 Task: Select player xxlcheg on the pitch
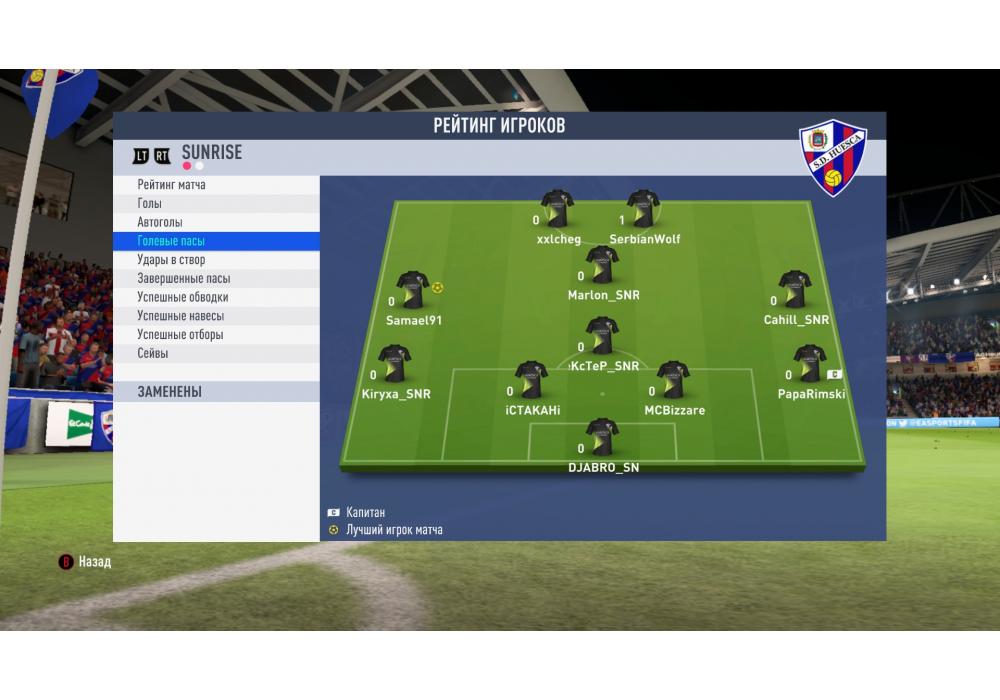[x=557, y=210]
